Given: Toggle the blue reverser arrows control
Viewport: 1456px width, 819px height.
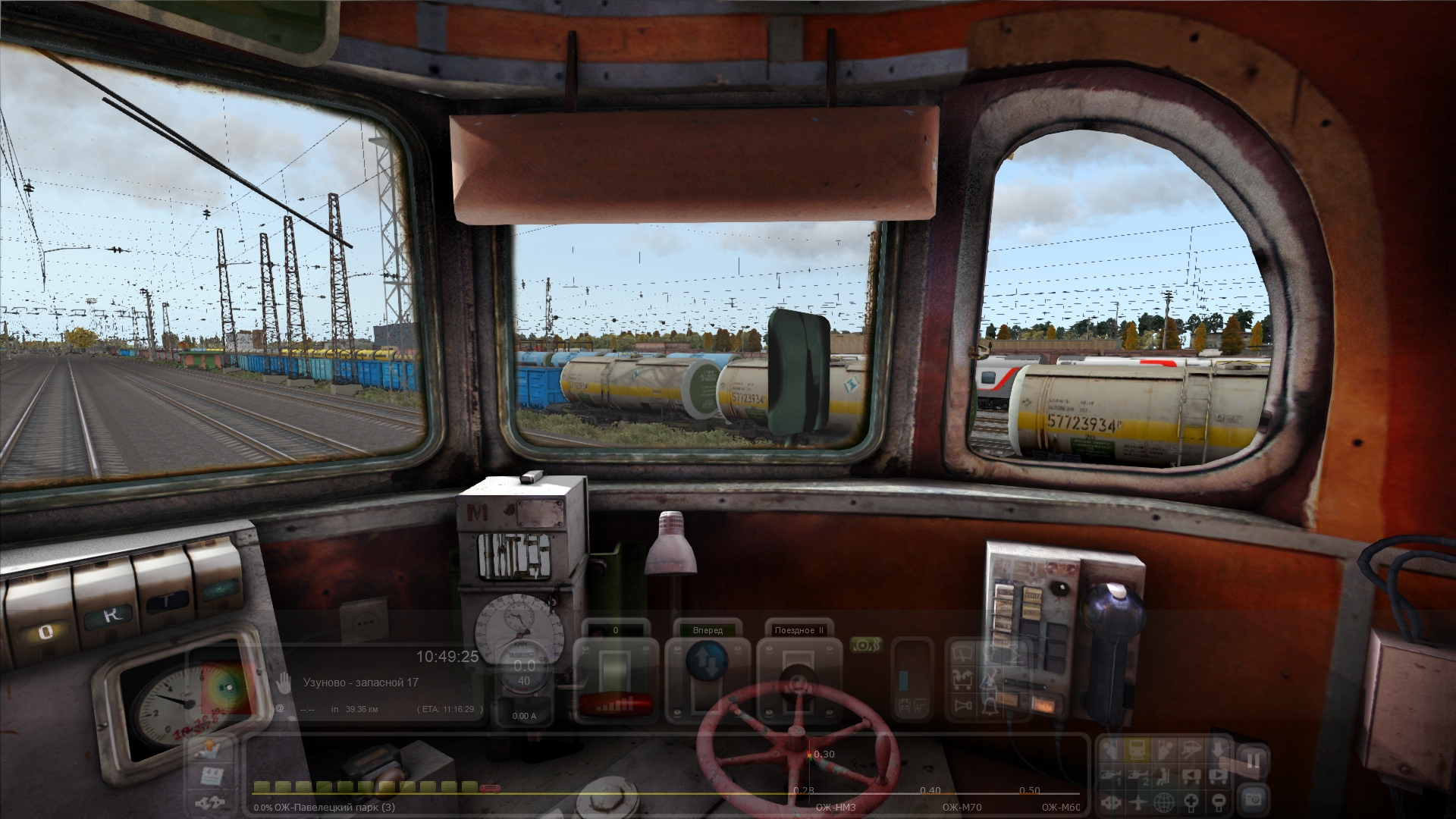Looking at the screenshot, I should click(707, 661).
